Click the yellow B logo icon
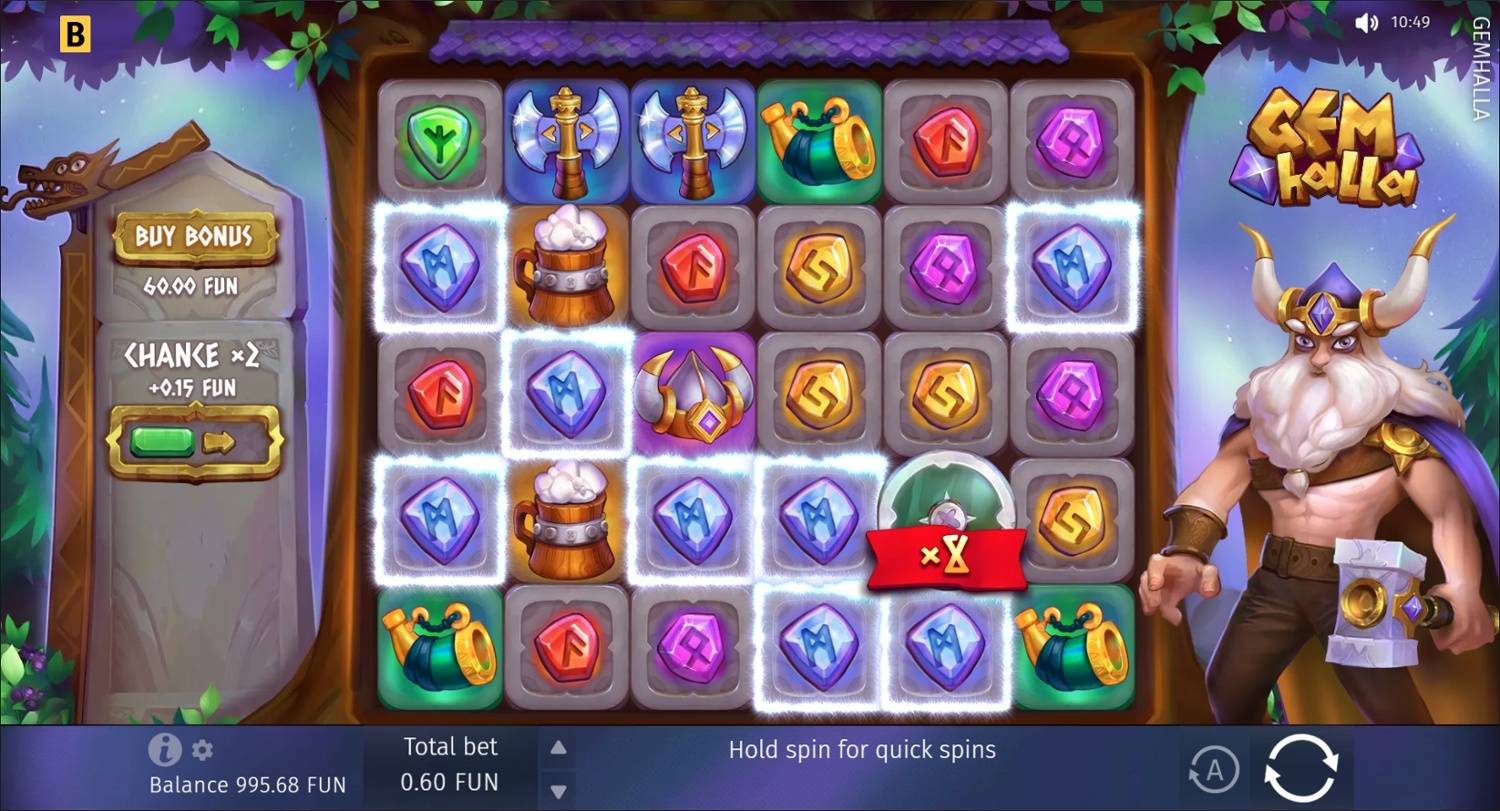Image resolution: width=1500 pixels, height=811 pixels. [x=75, y=35]
